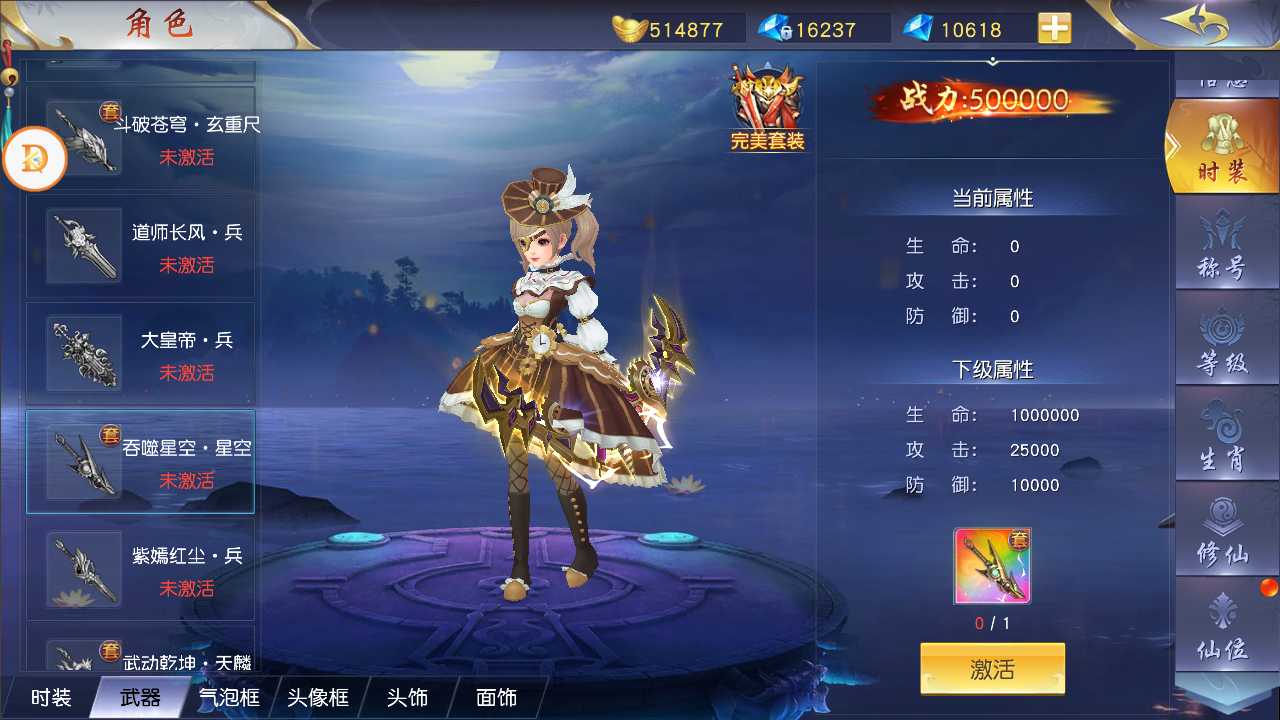Select the 吞噬星空·星空 weapon entry

[x=140, y=462]
